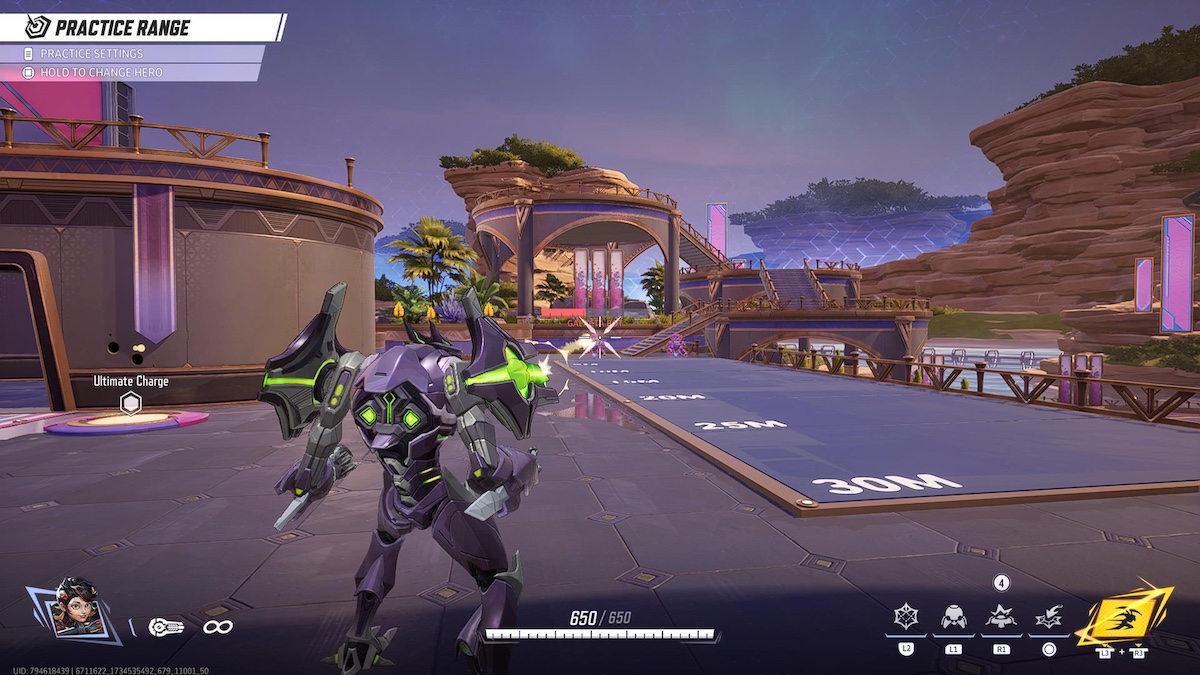
Task: Activate the arrow-into-burst ability icon
Action: [x=1049, y=618]
